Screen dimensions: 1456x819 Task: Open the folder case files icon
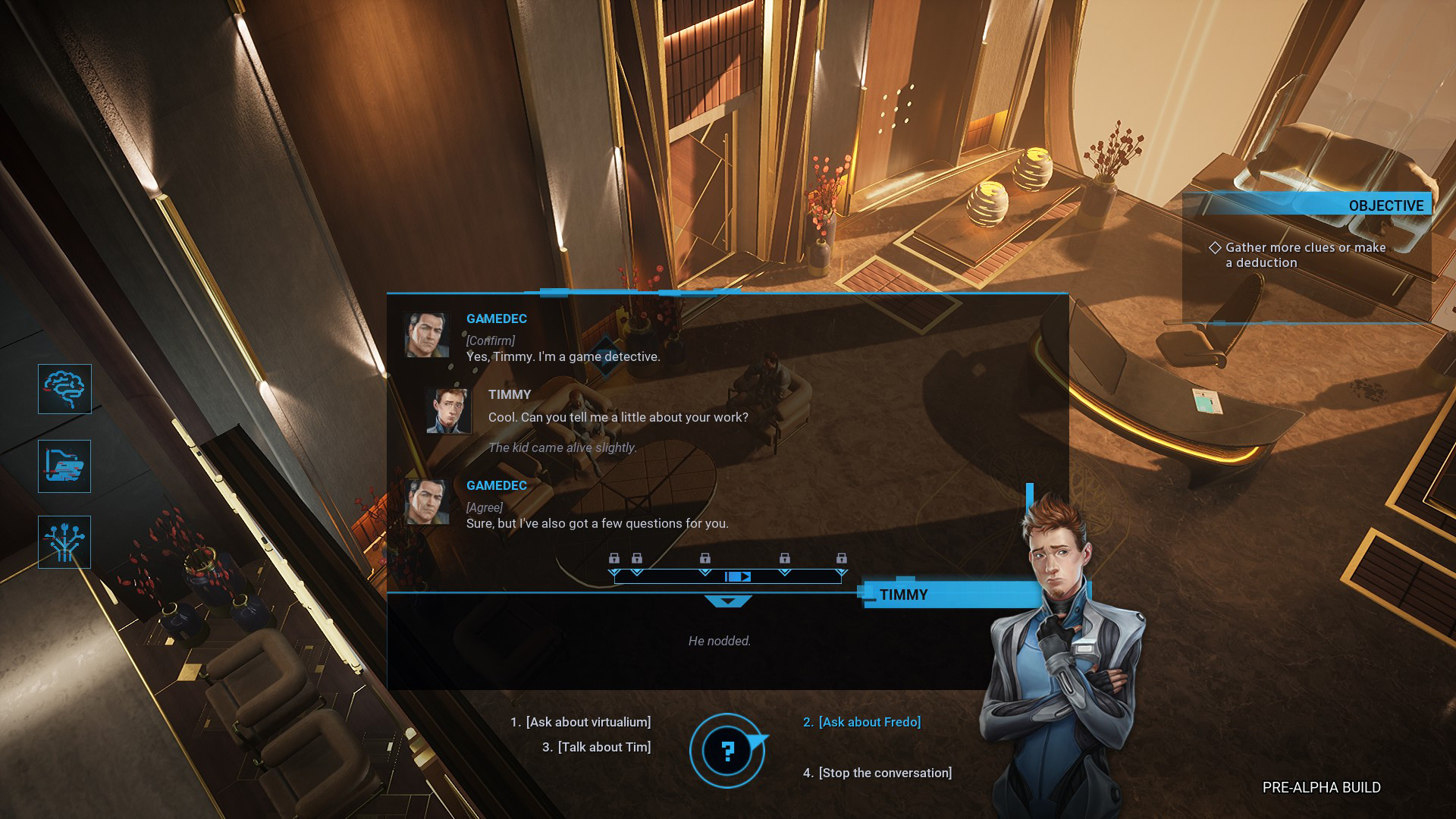[x=64, y=466]
